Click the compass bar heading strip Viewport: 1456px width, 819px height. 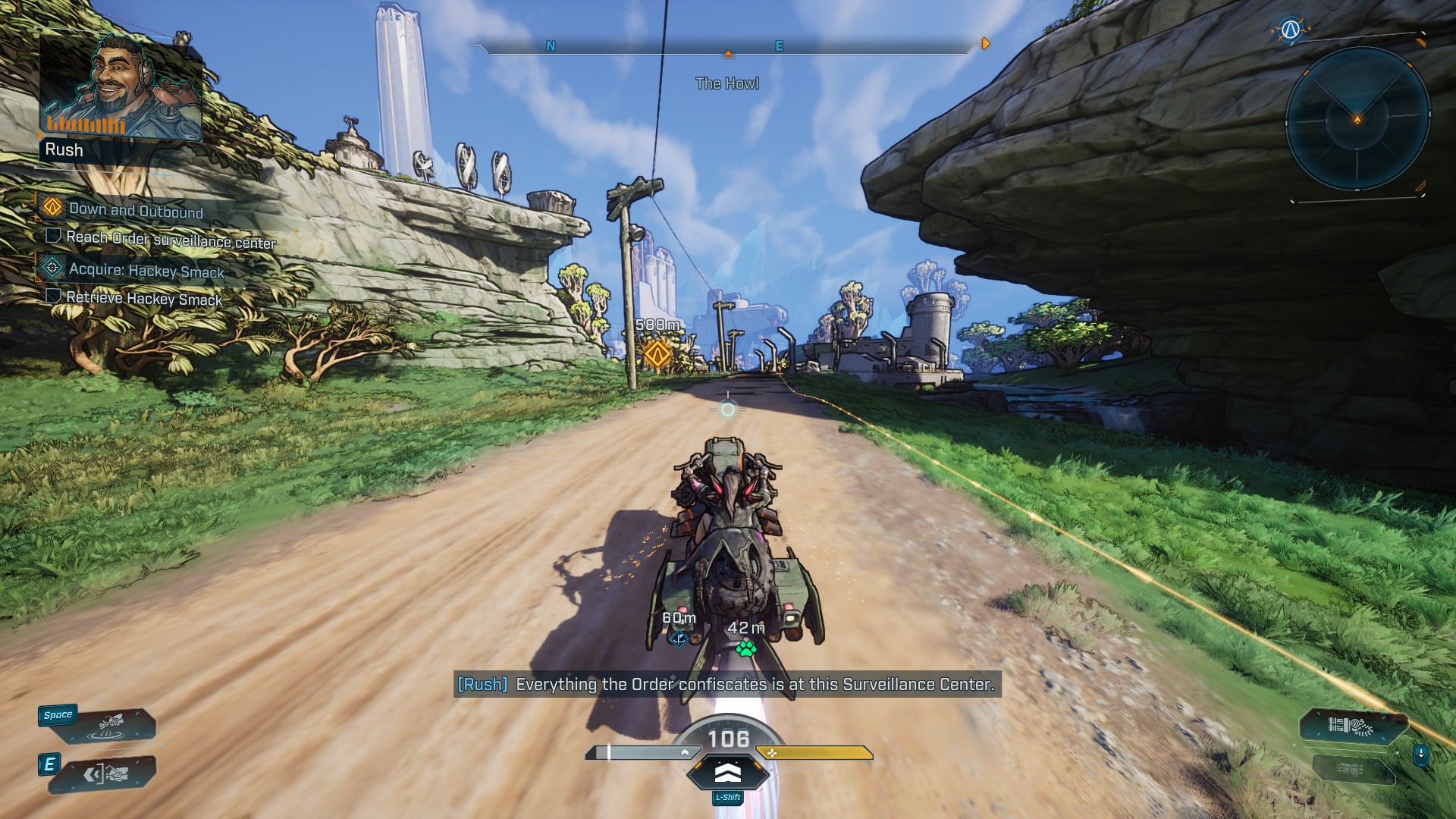coord(728,47)
